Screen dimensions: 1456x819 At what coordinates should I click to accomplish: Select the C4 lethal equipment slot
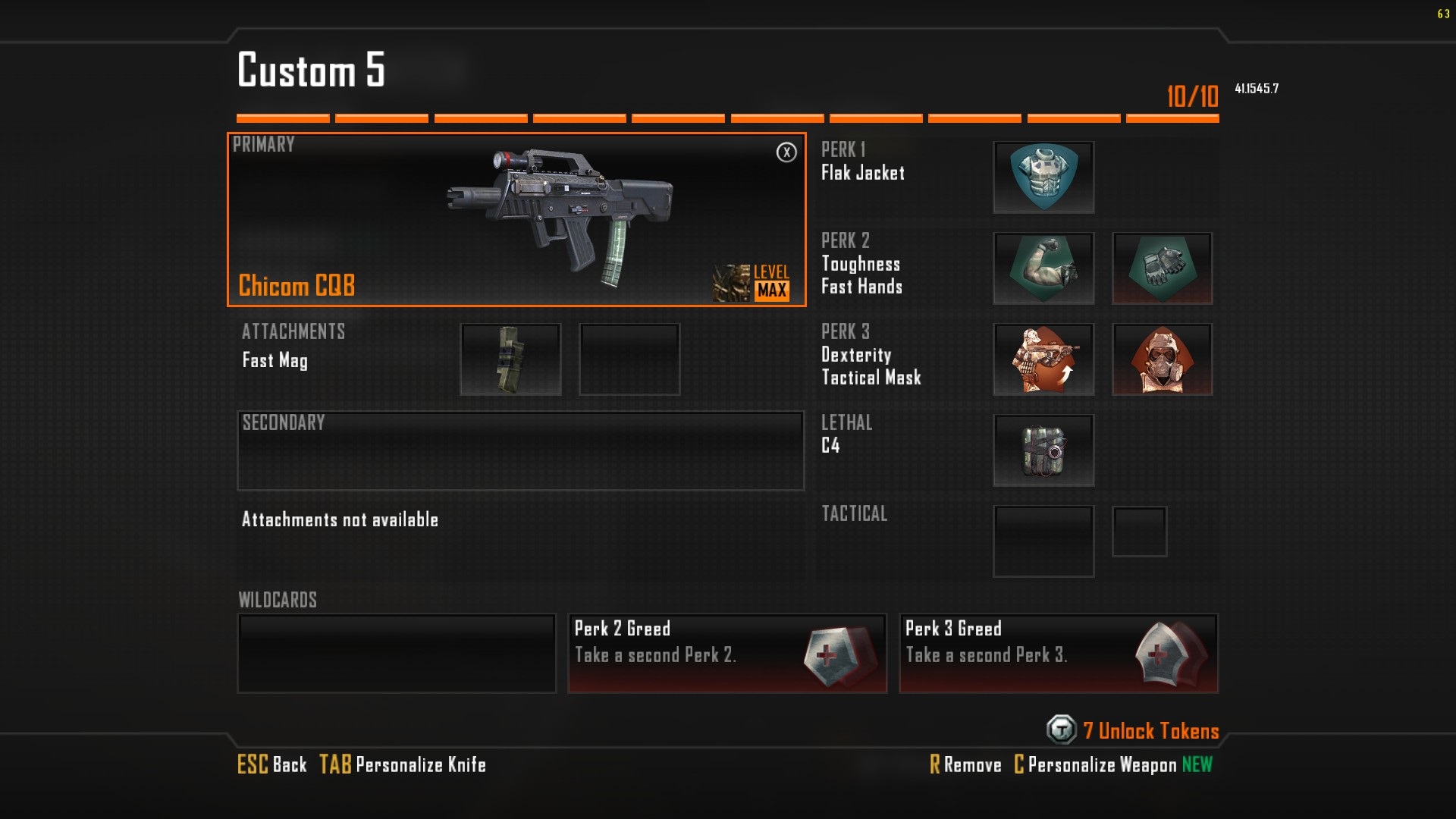(1043, 450)
